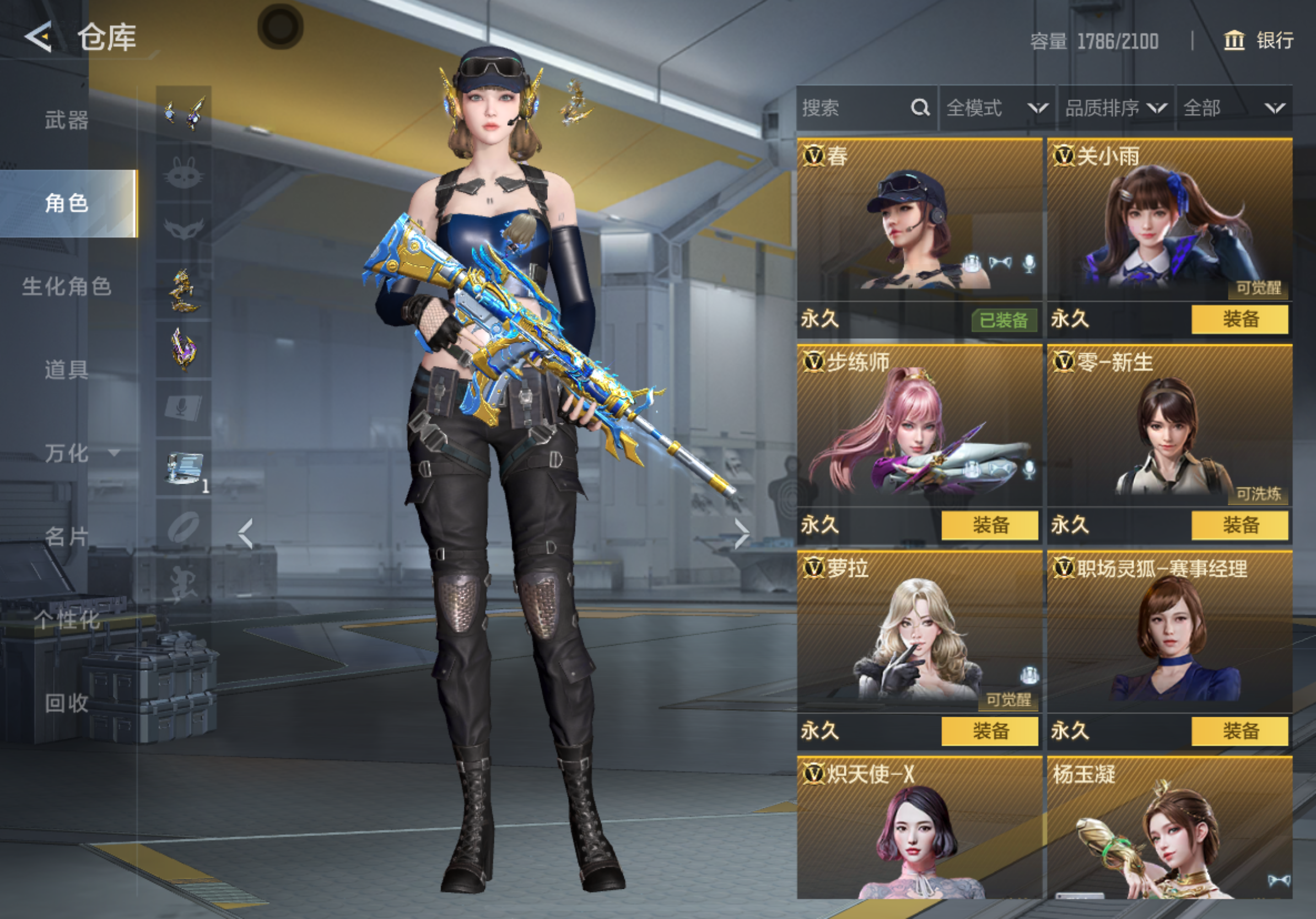
Task: Open the 全部 filter dropdown
Action: click(1233, 108)
